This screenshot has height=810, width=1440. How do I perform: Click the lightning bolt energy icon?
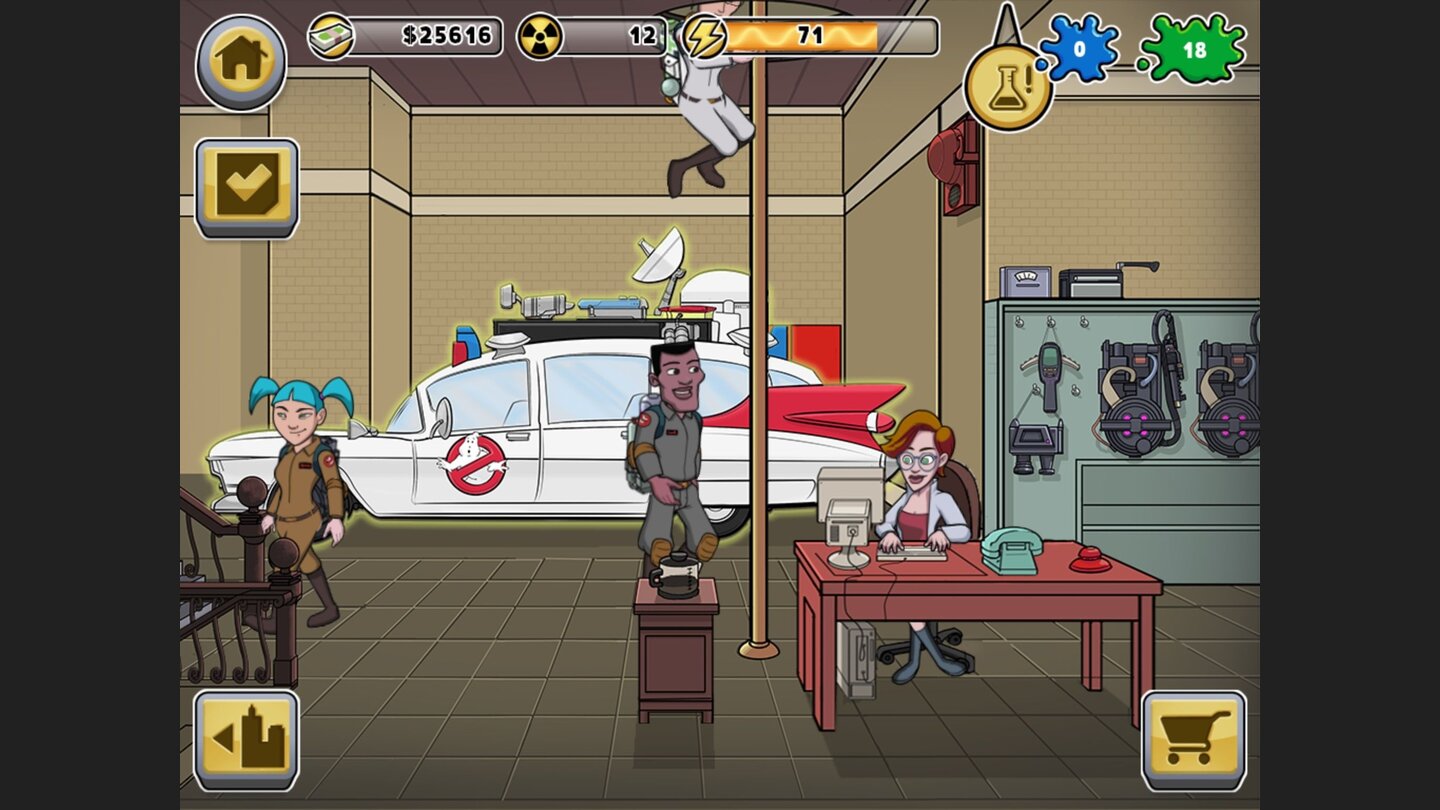[x=706, y=35]
